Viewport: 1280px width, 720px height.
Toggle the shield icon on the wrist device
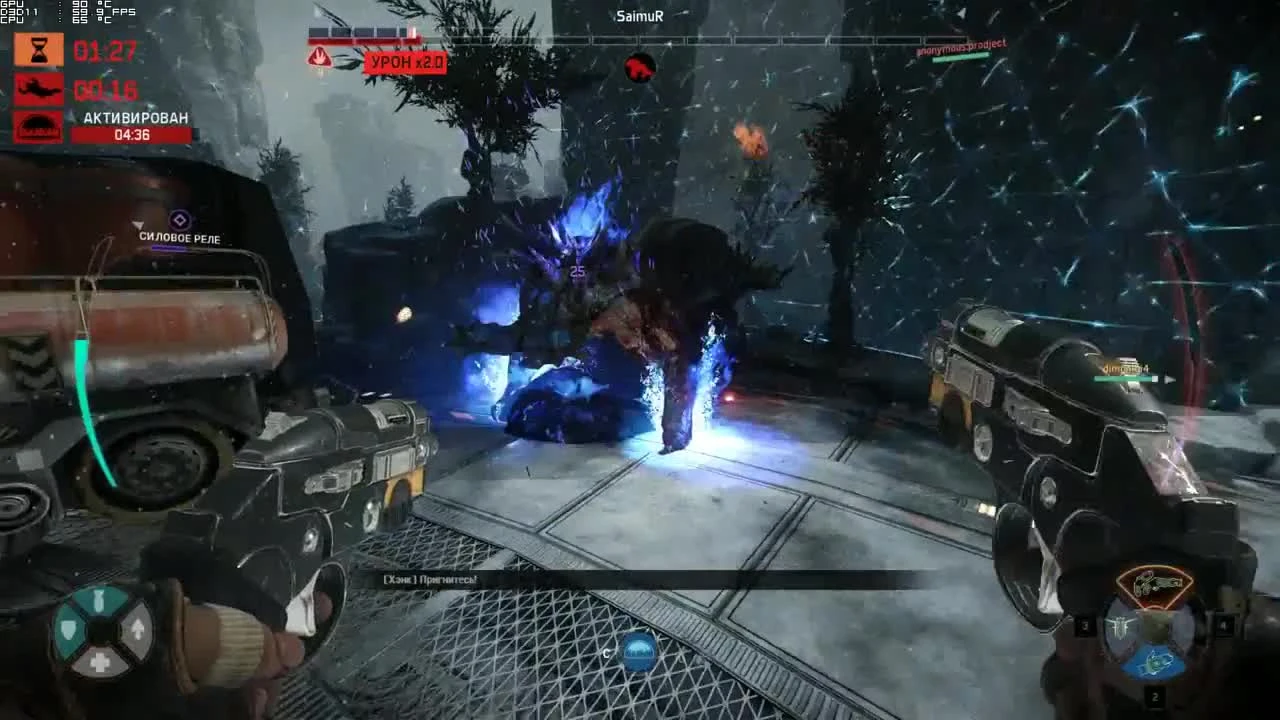68,630
